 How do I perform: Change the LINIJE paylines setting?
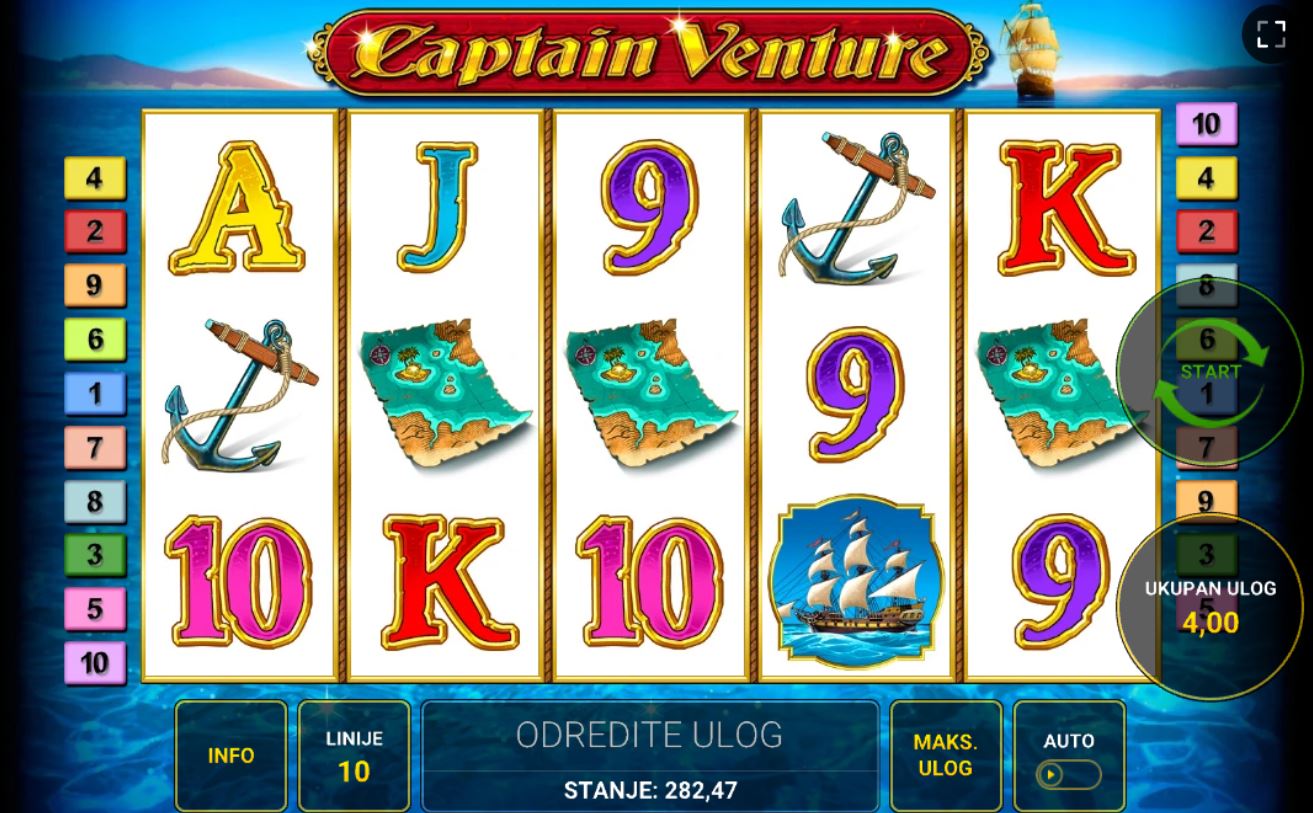[354, 756]
